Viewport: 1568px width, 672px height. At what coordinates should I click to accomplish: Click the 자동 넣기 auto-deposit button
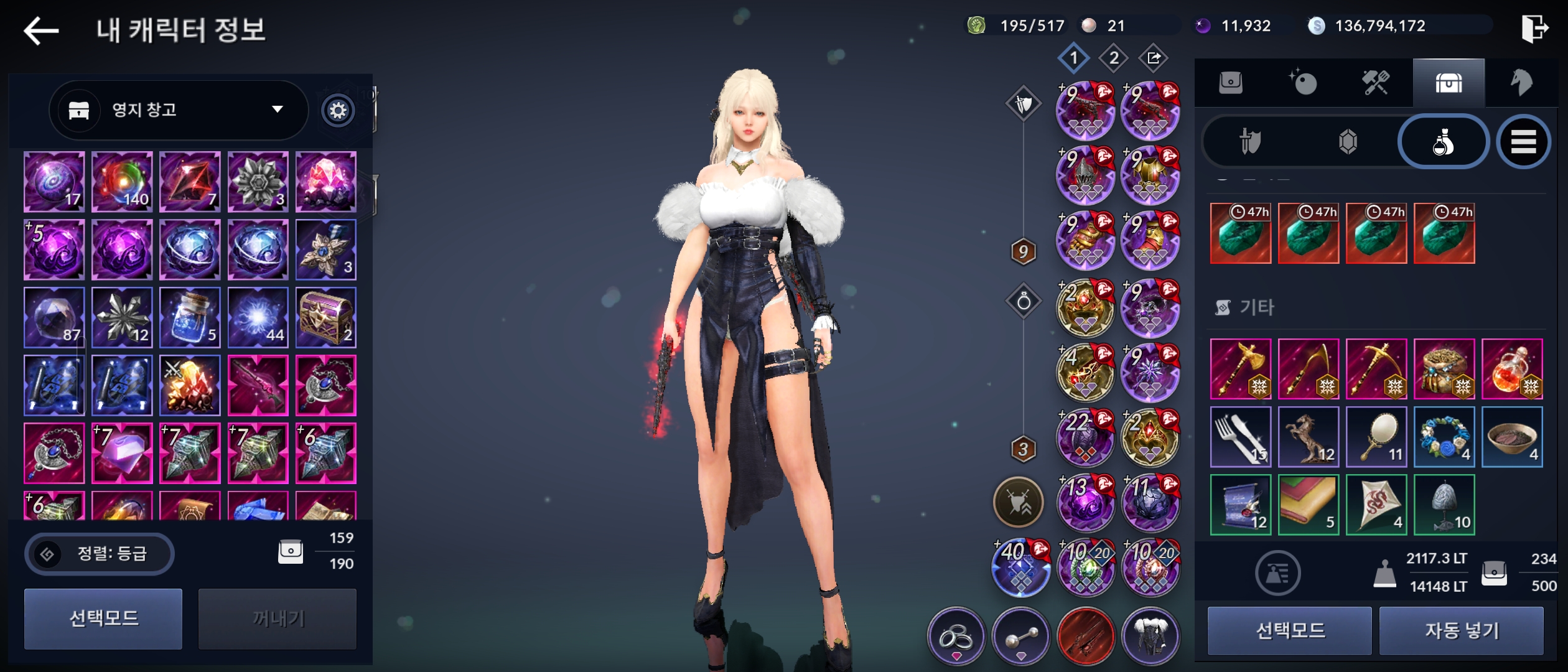pos(1461,631)
